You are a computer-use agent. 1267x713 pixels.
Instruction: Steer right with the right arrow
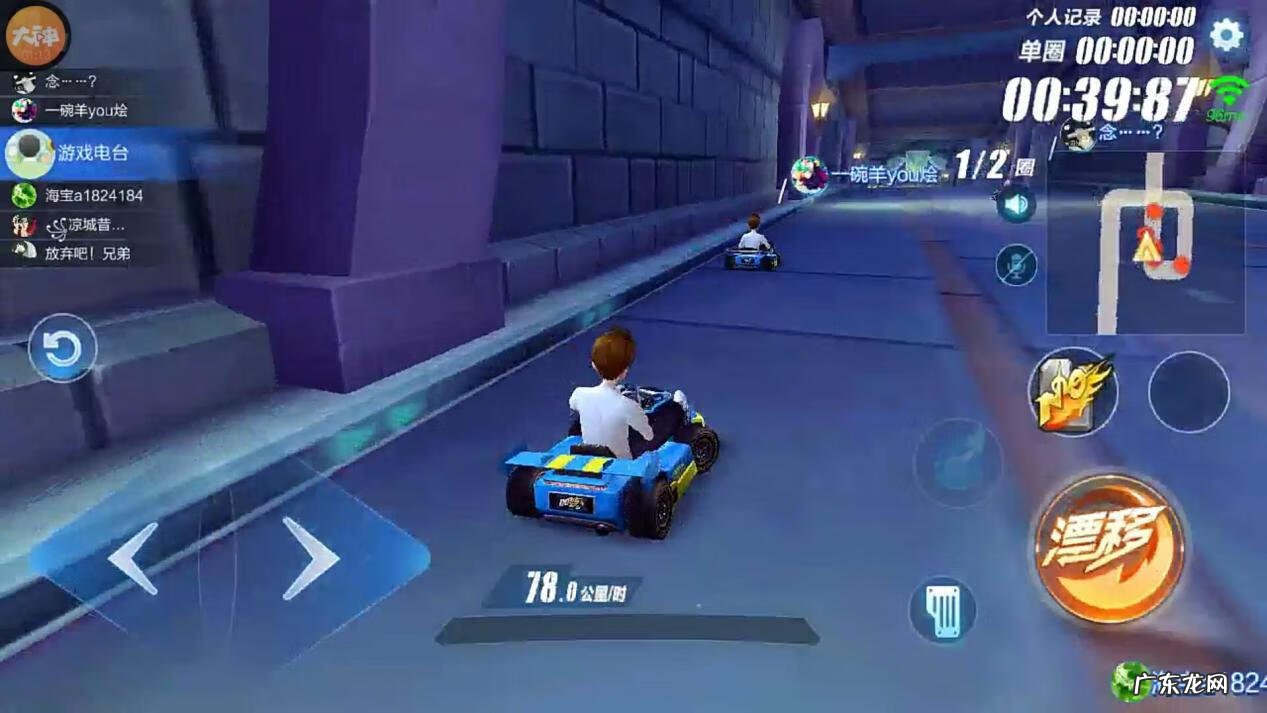pyautogui.click(x=309, y=557)
